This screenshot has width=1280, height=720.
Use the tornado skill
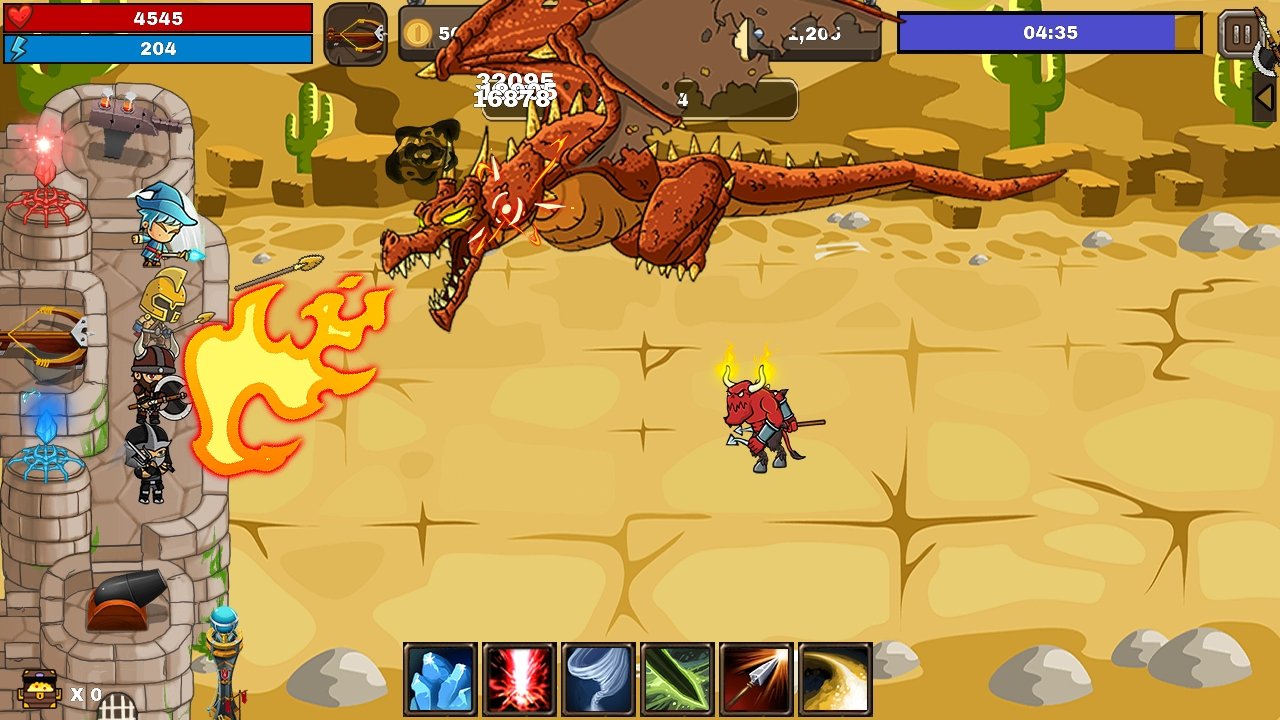pos(598,679)
